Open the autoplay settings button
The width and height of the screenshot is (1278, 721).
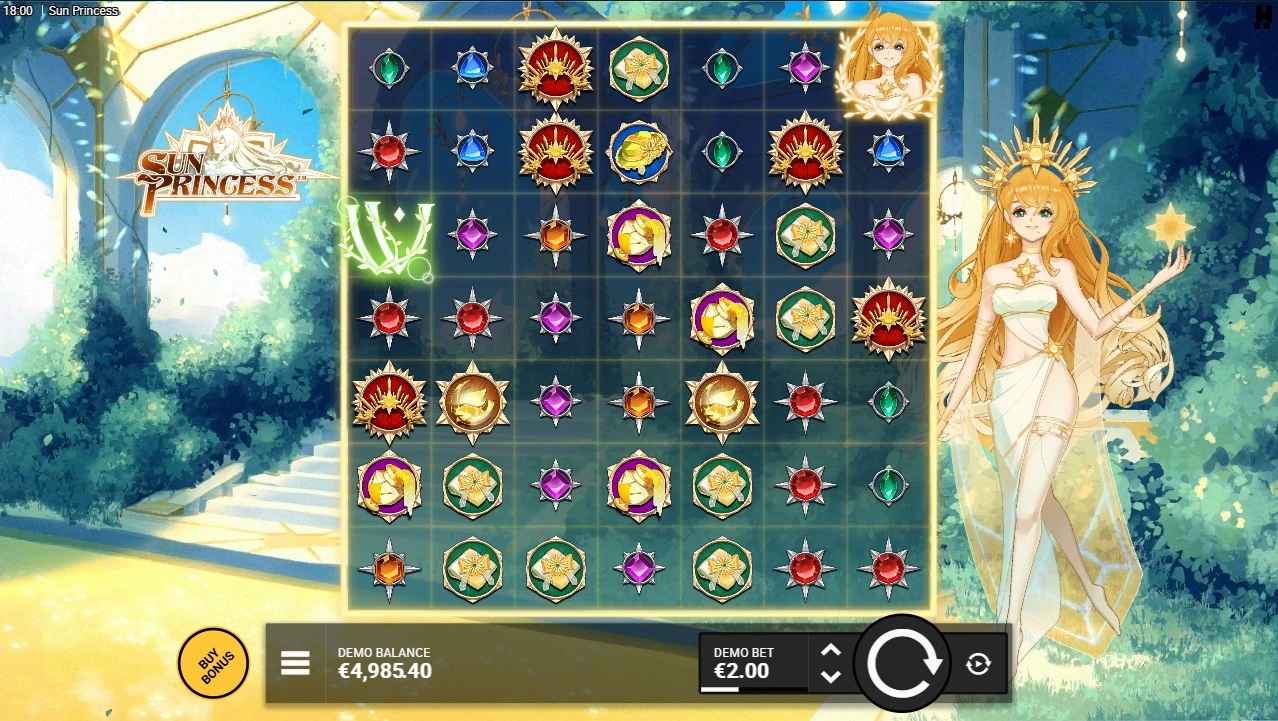tap(978, 663)
